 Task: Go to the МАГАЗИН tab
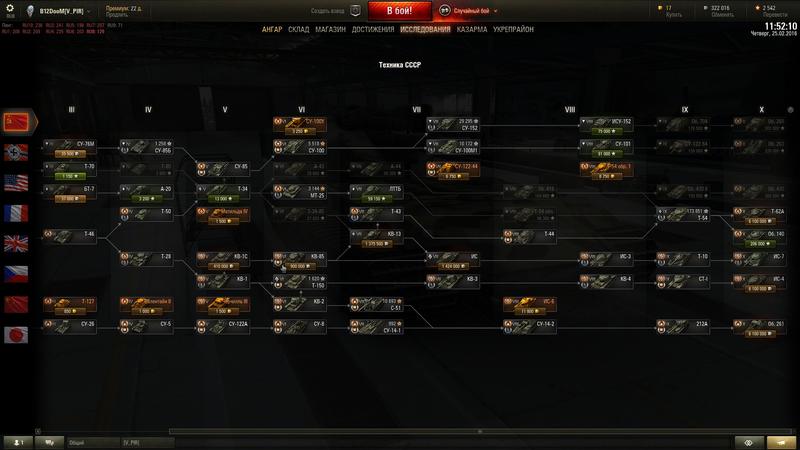[x=333, y=30]
